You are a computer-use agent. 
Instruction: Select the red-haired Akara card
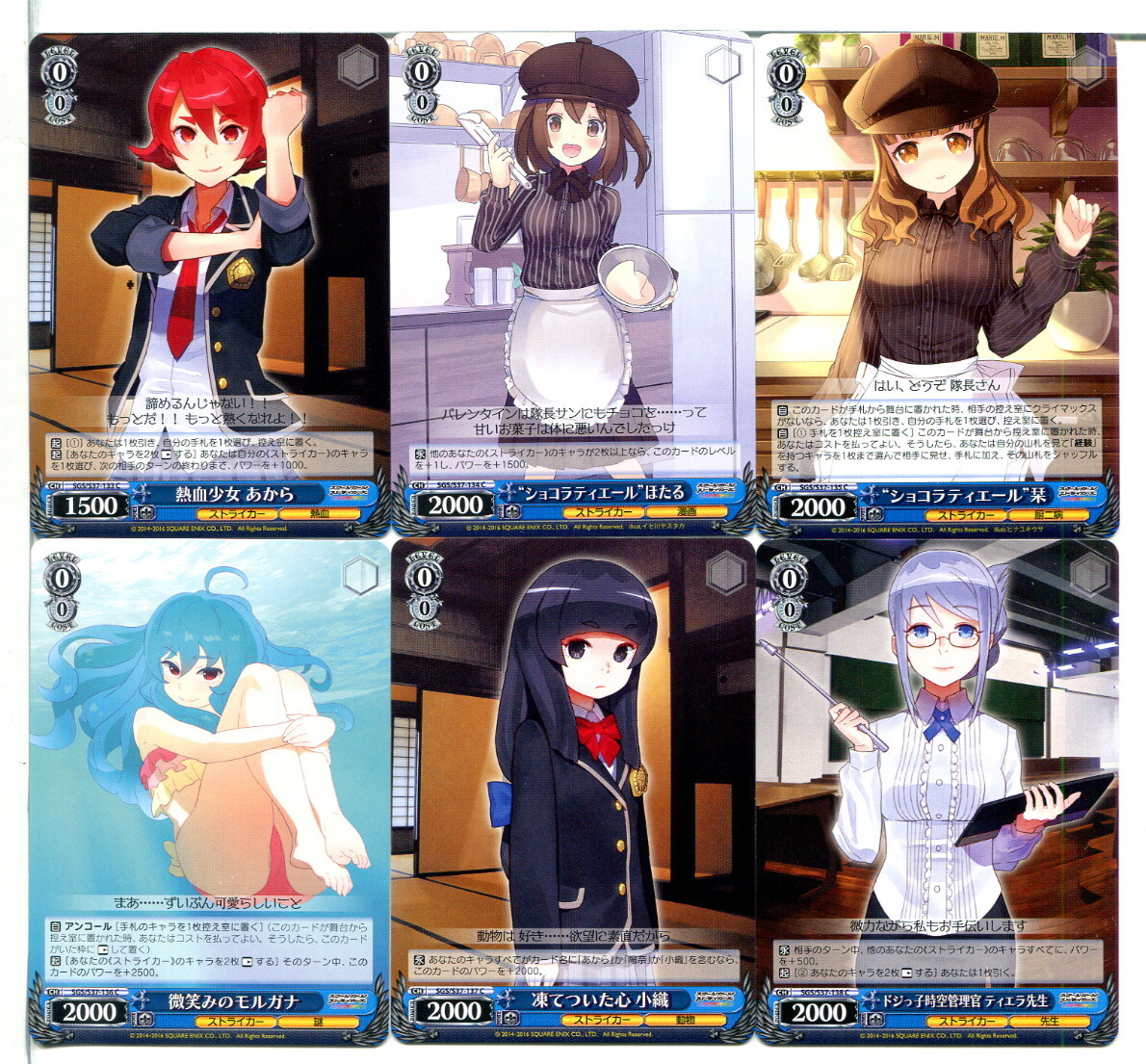point(209,284)
